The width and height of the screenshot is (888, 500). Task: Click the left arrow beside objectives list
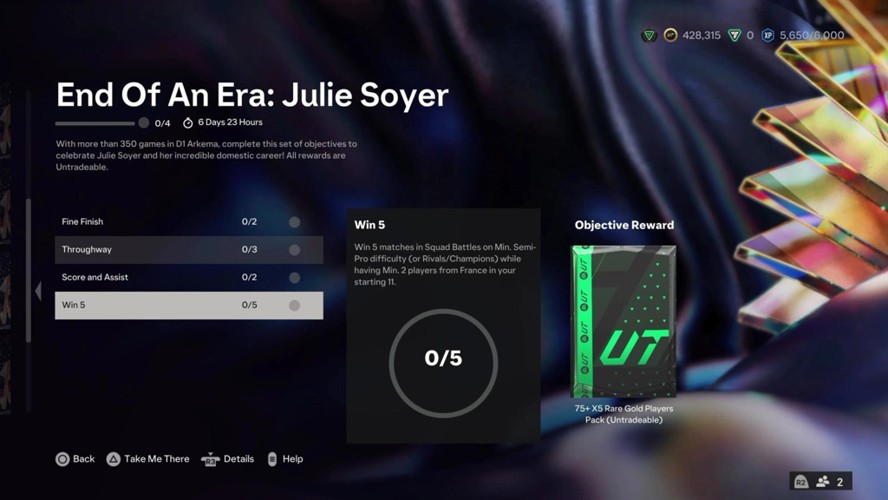tap(38, 291)
